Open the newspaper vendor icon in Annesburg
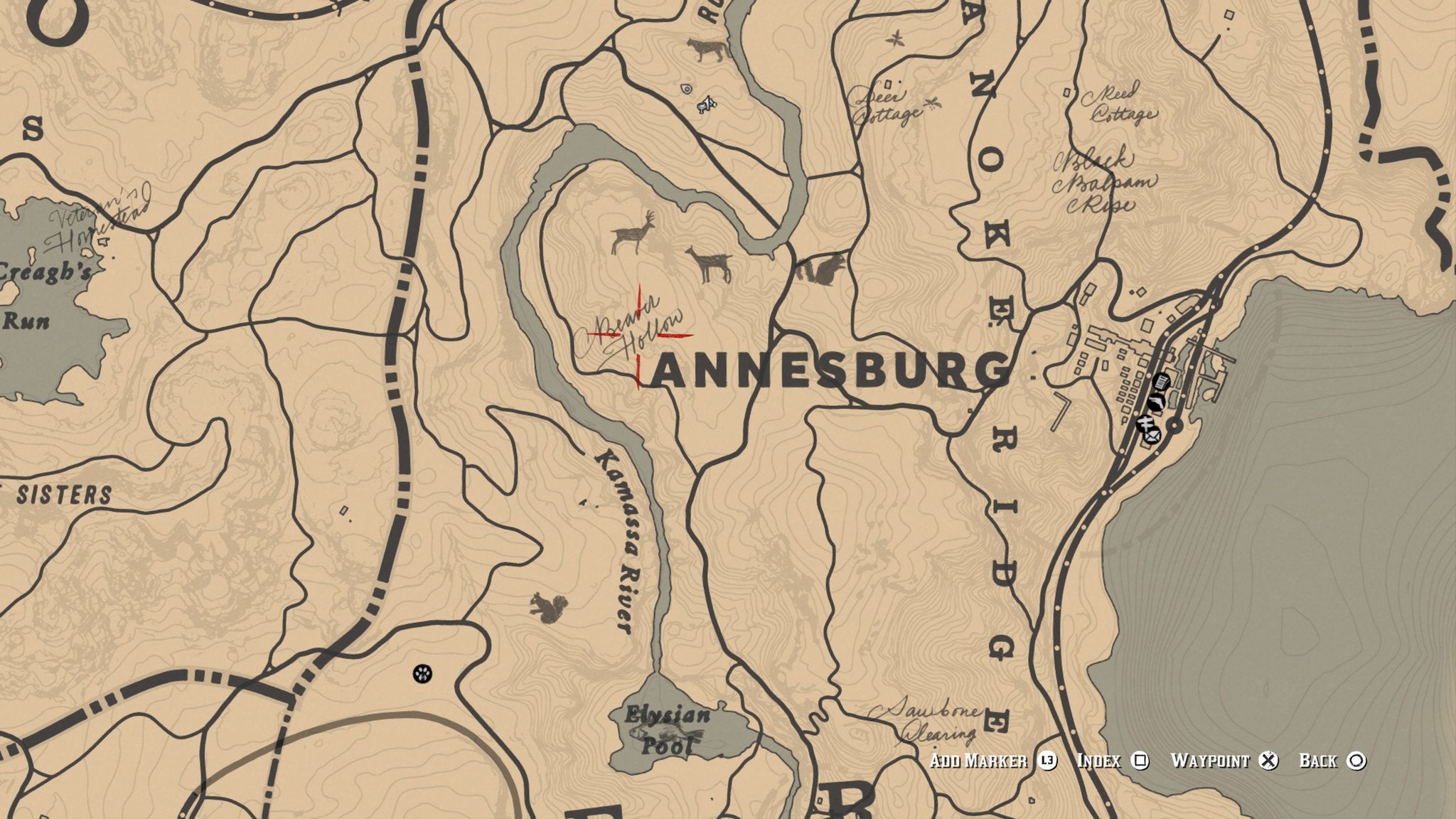 pyautogui.click(x=1161, y=382)
